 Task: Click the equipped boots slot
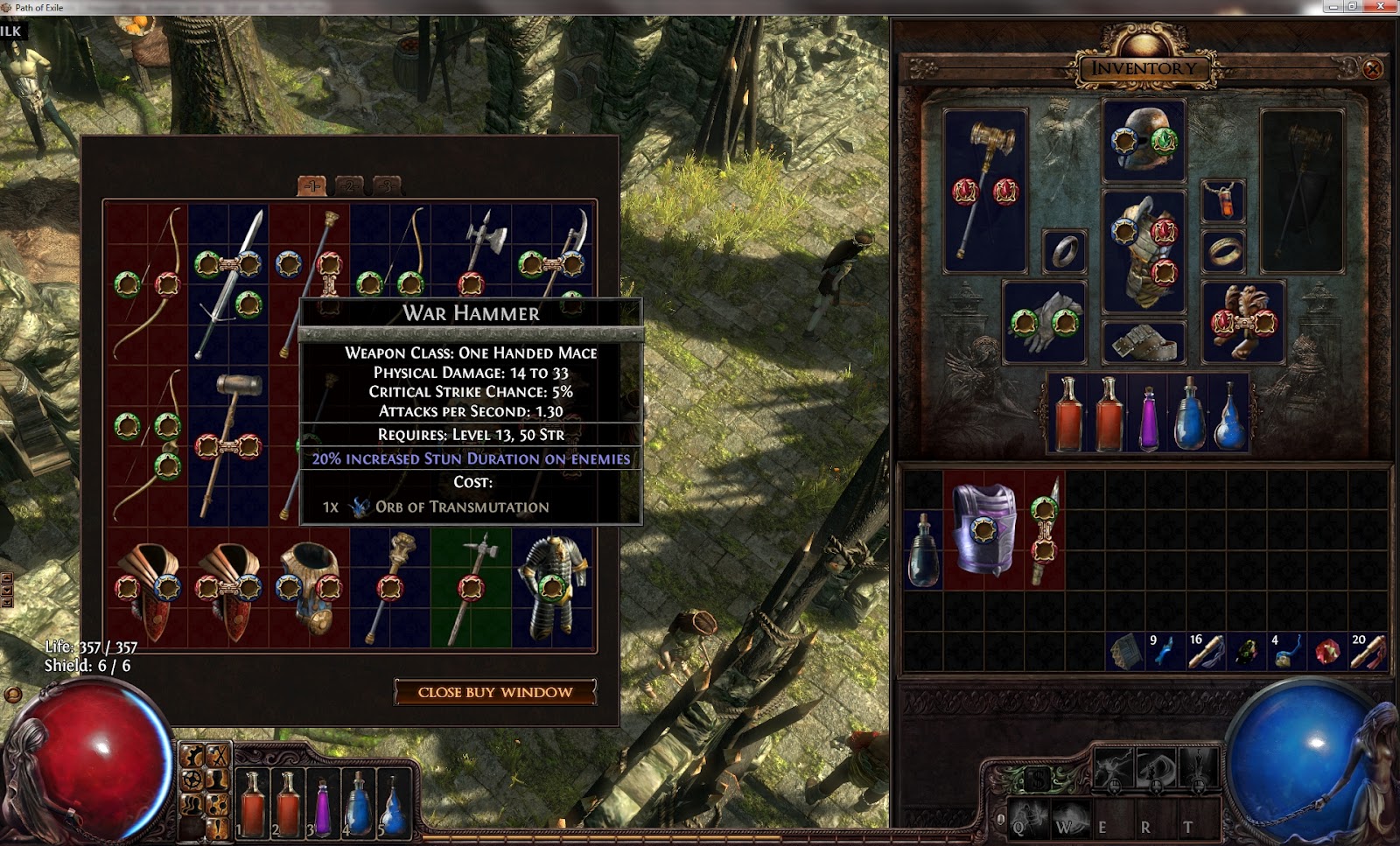point(1243,322)
